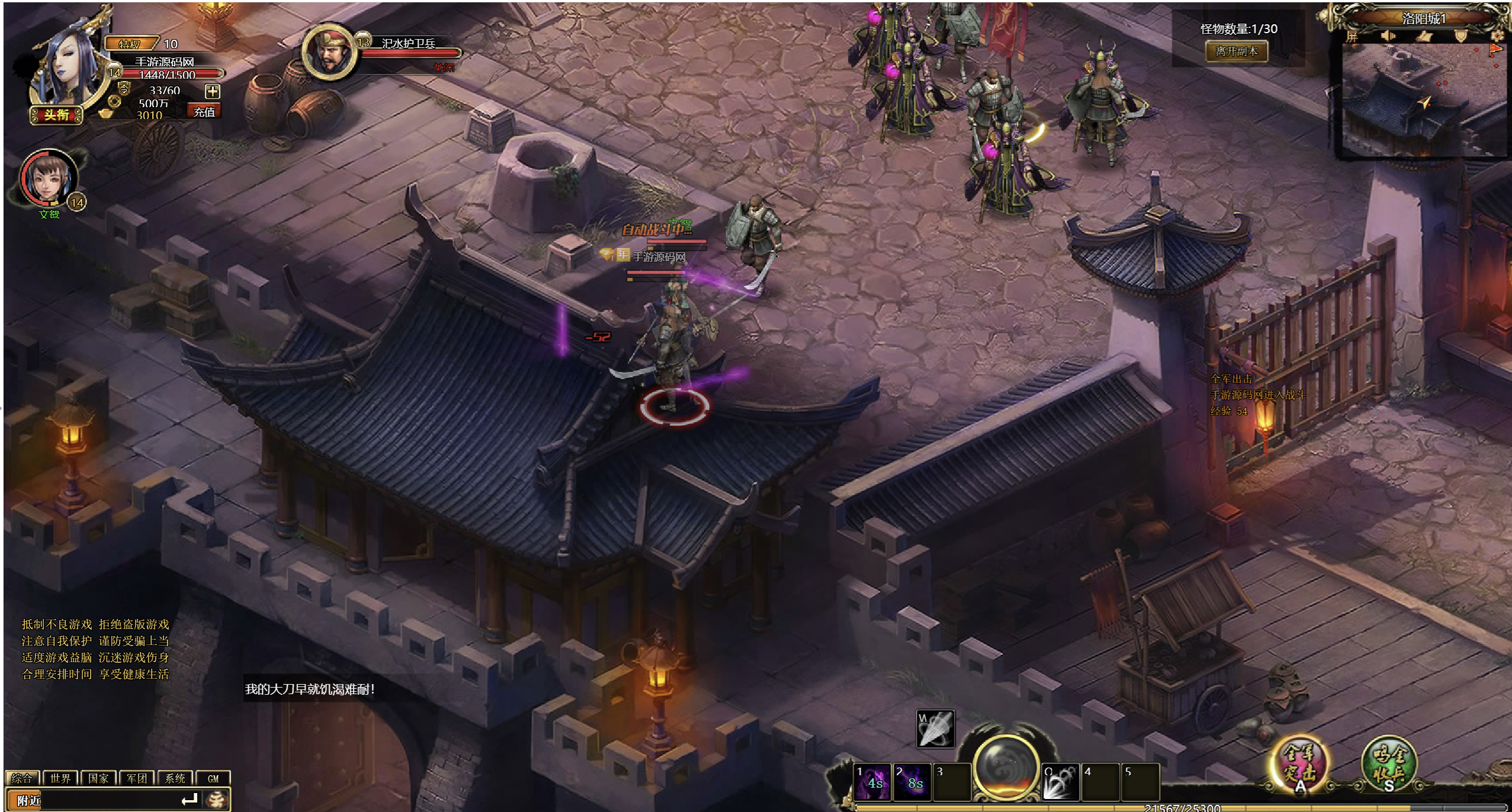The image size is (1512, 812).
Task: Add stamina with the plus button
Action: pos(212,91)
